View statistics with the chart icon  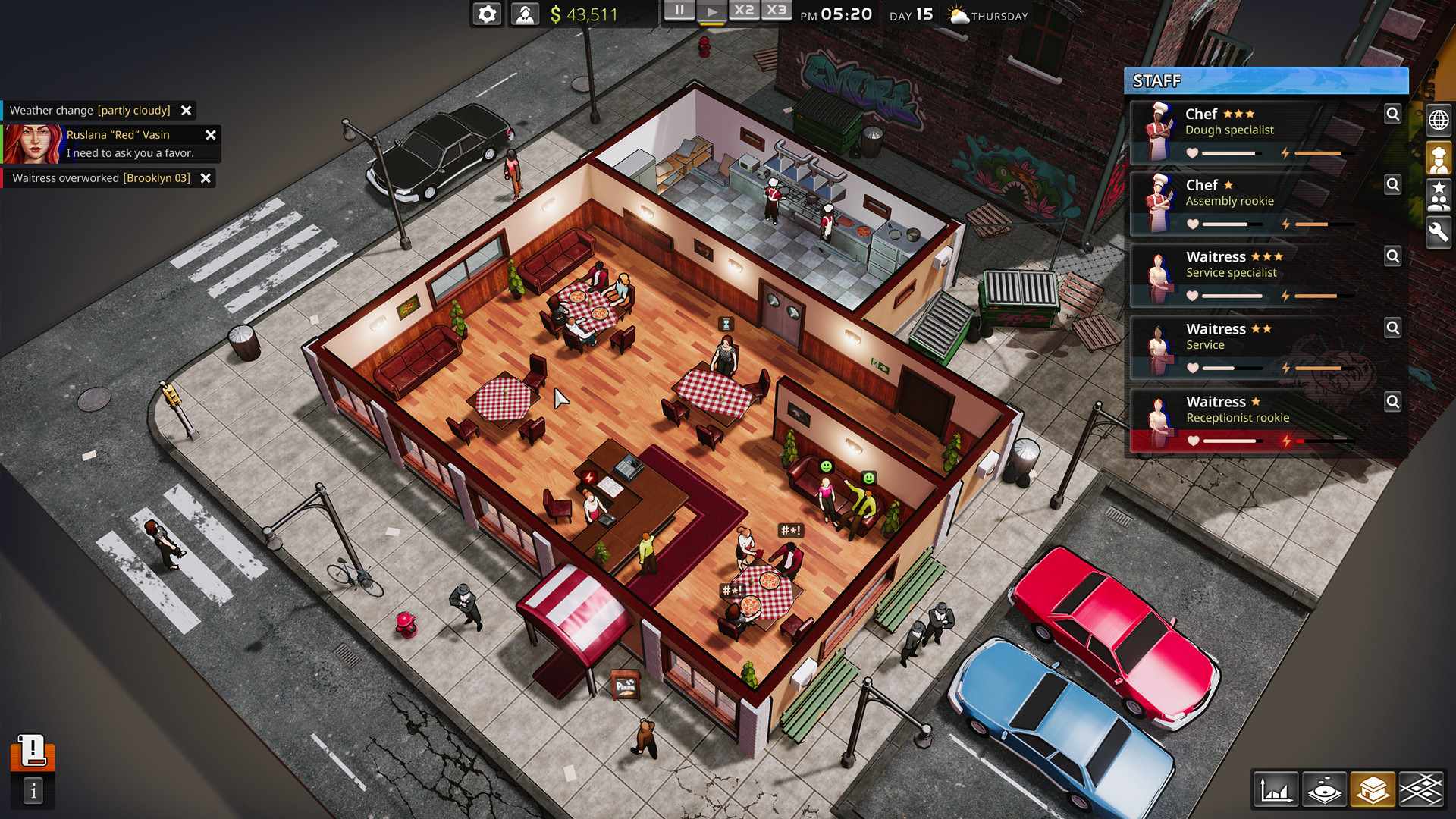pyautogui.click(x=1277, y=789)
